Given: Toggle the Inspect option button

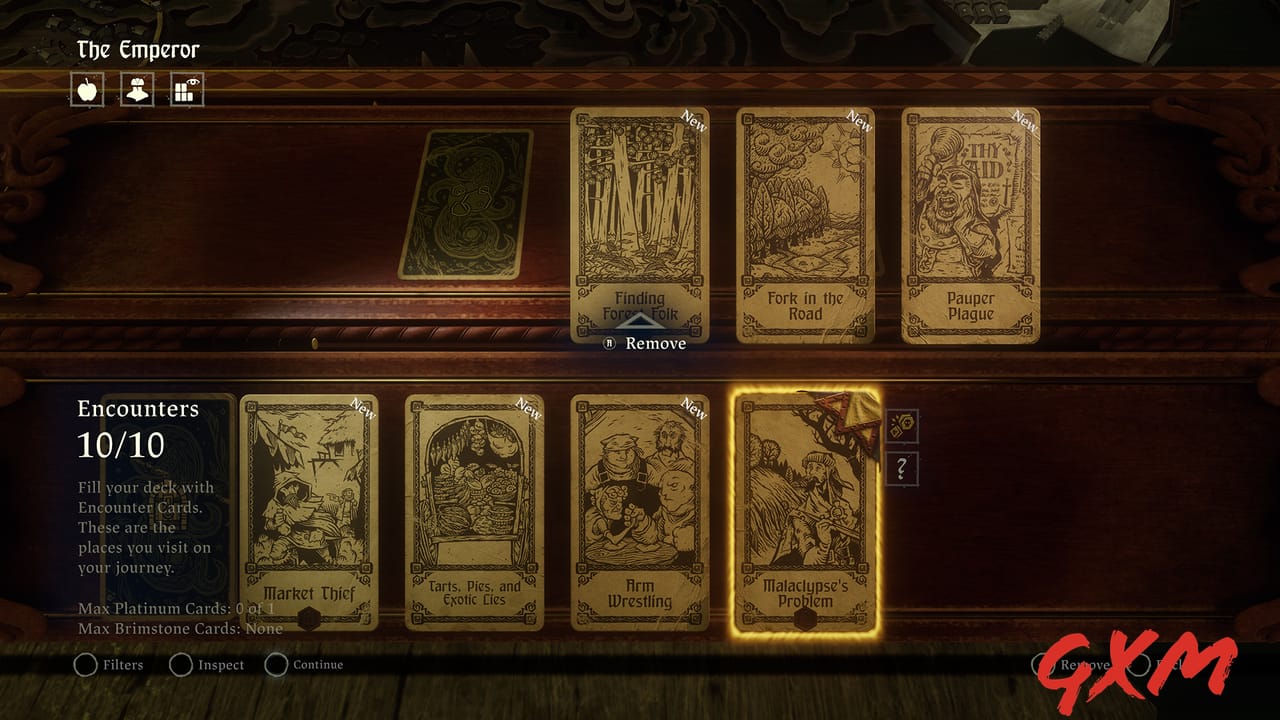Looking at the screenshot, I should pos(181,665).
